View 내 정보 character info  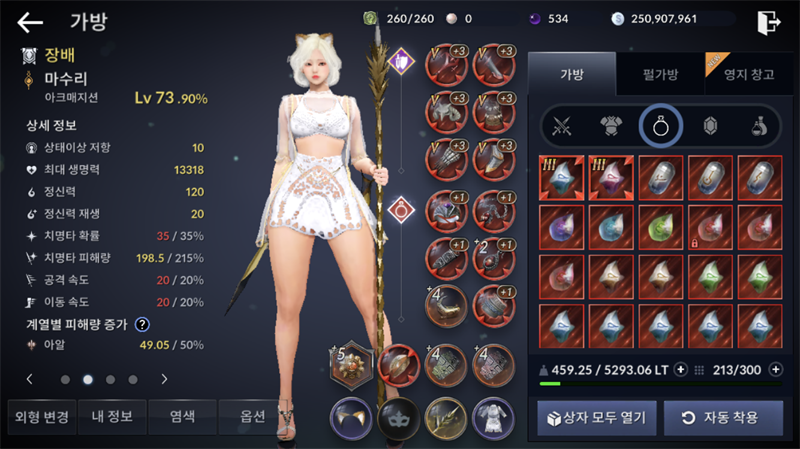(x=112, y=416)
